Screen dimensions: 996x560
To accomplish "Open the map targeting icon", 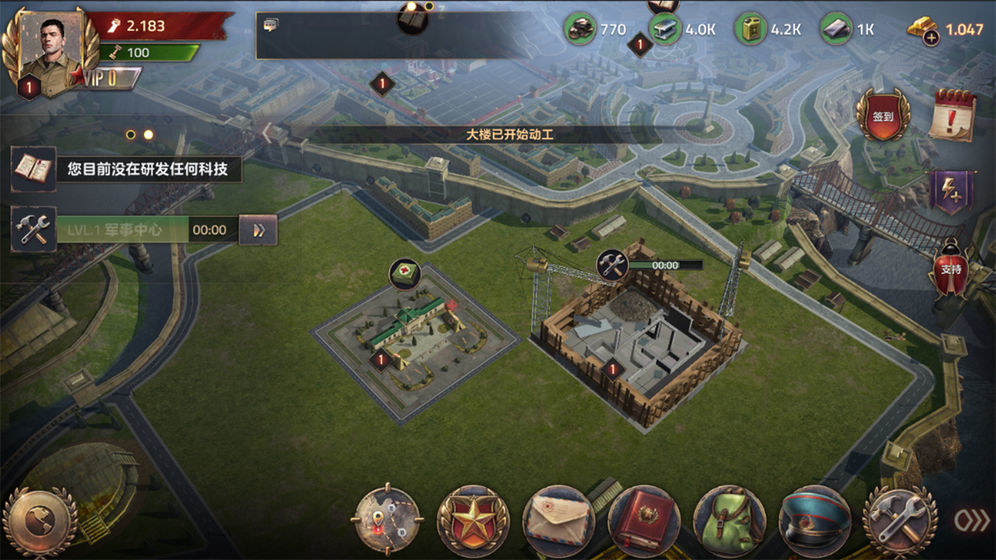I will coord(387,521).
